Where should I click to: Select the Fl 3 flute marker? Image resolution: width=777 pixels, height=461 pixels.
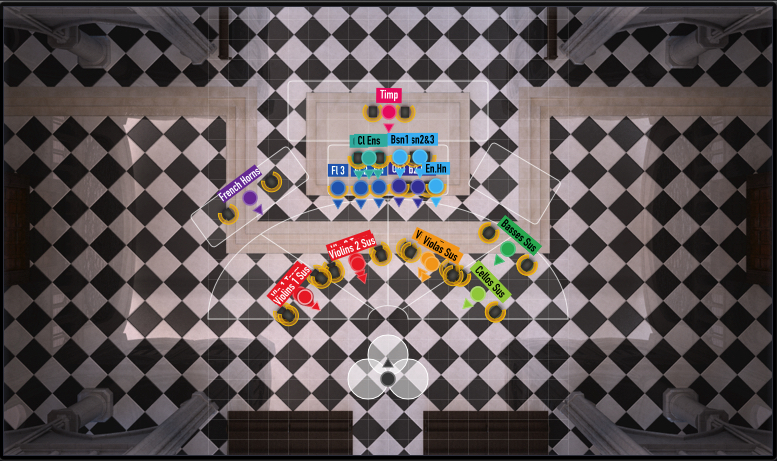(x=338, y=187)
